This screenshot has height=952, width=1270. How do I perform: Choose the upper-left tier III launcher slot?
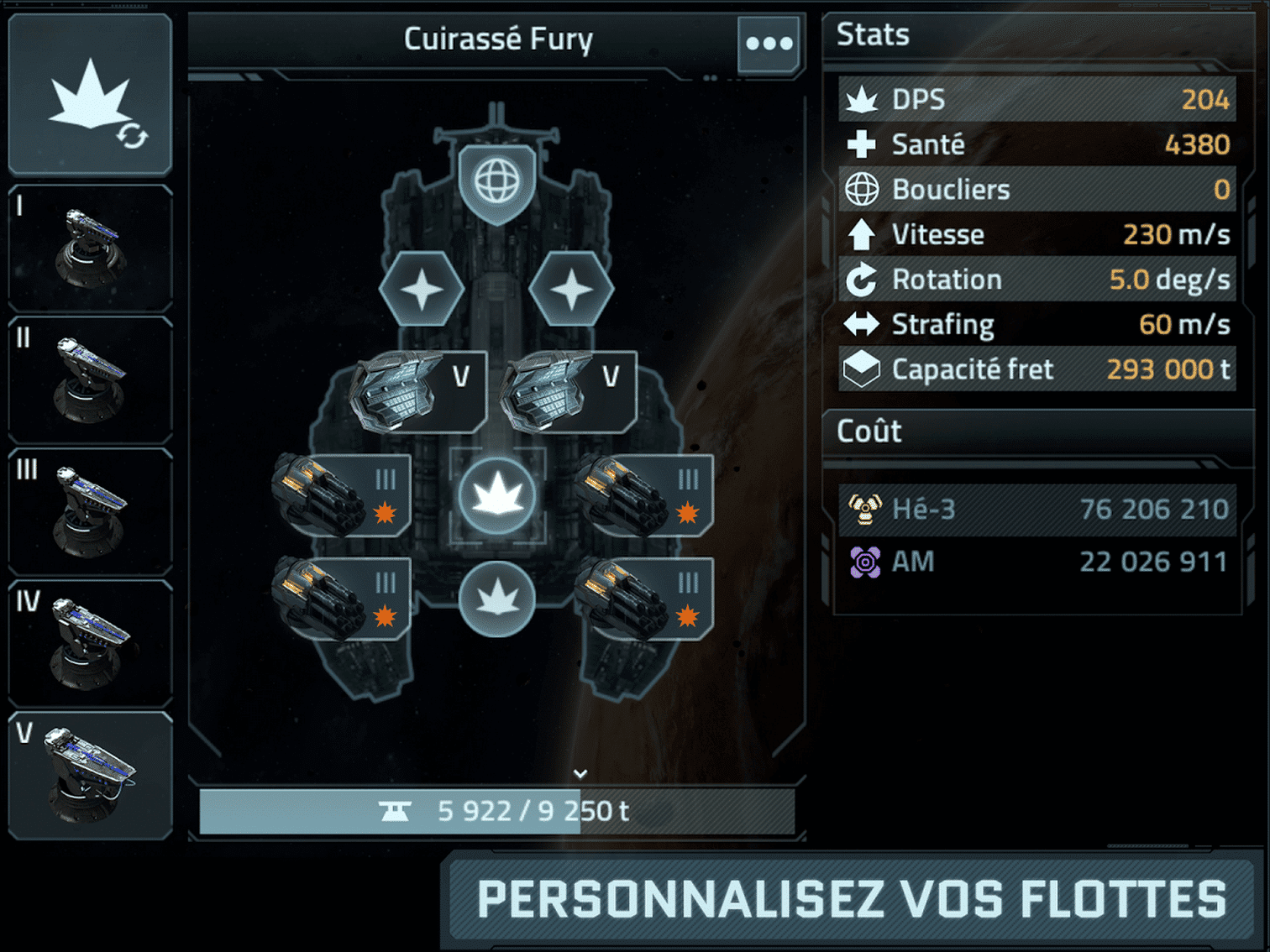click(x=343, y=496)
